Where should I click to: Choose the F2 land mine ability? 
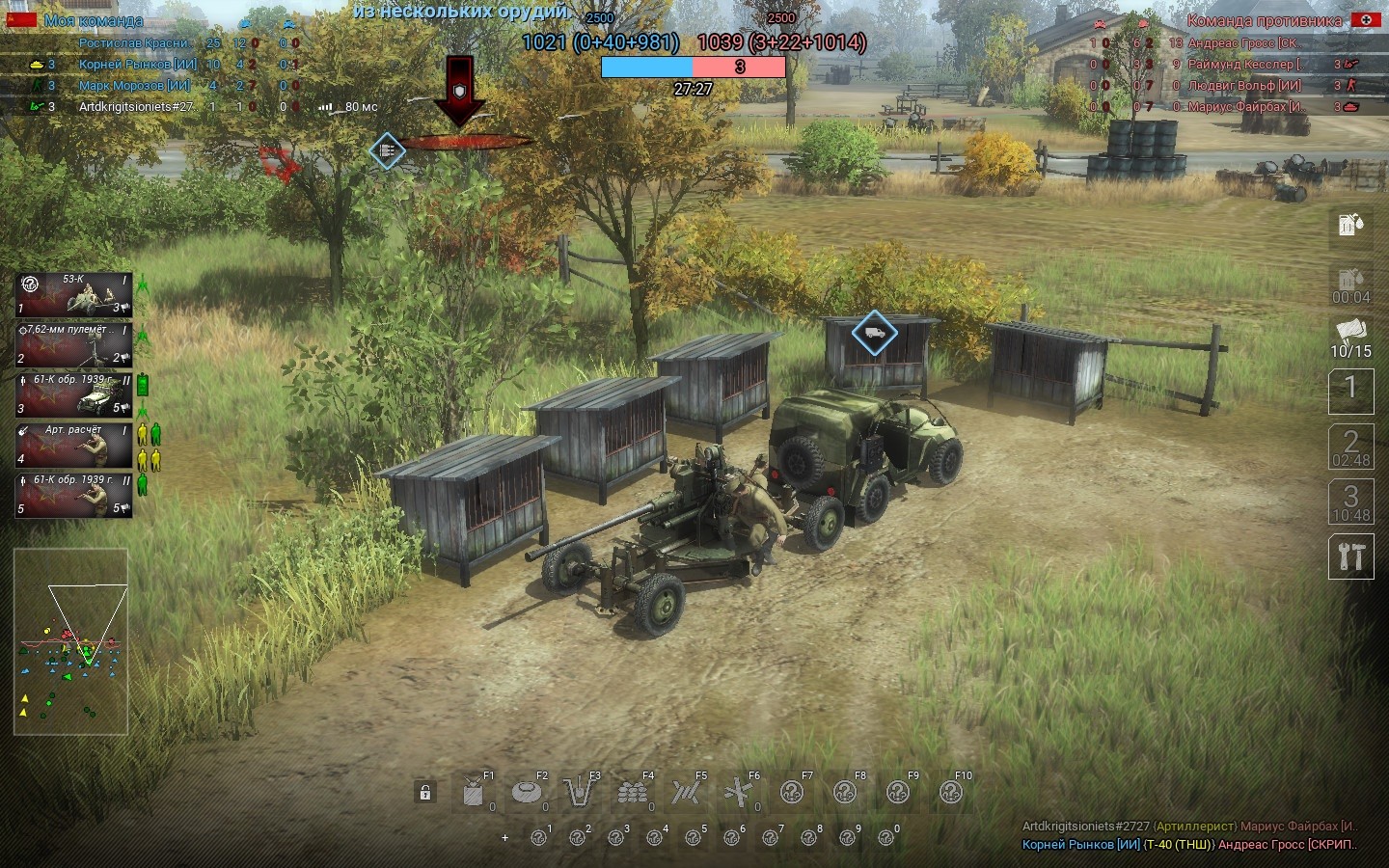click(527, 793)
